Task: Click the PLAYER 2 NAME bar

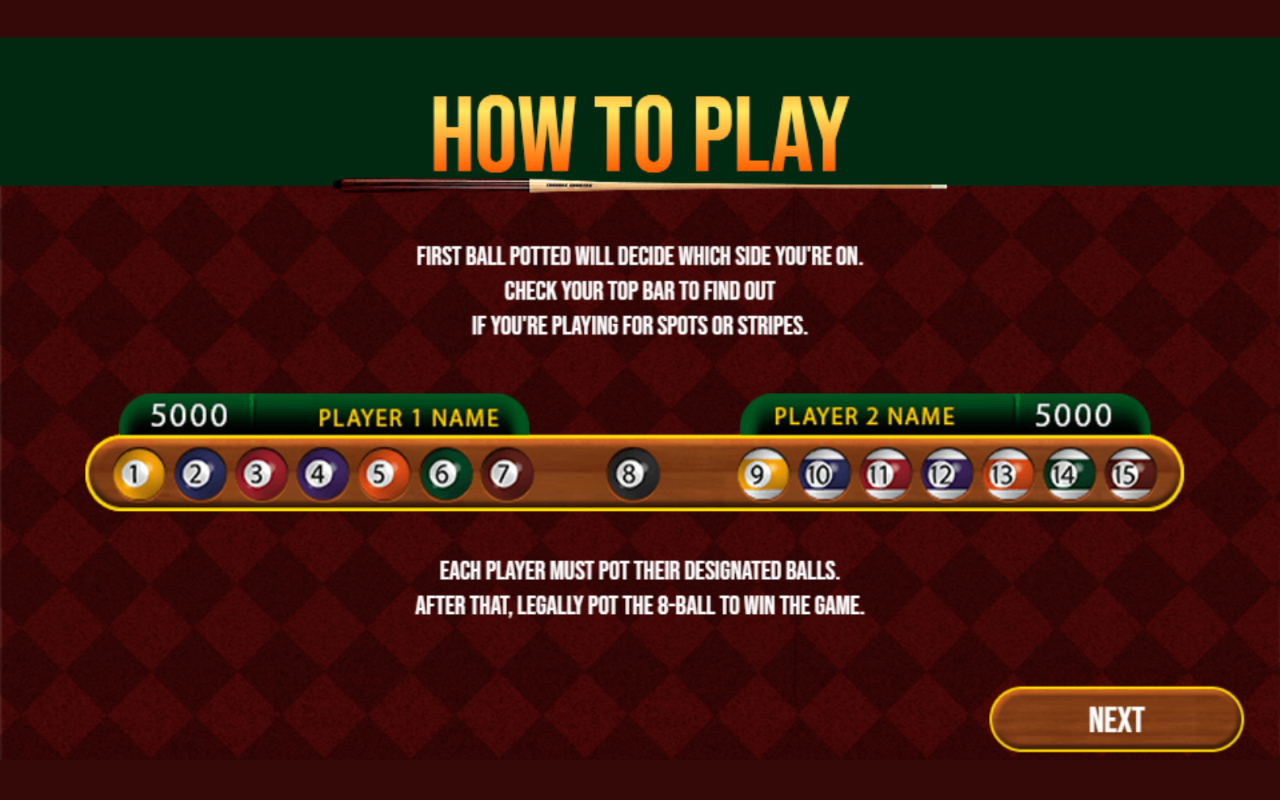Action: (864, 416)
